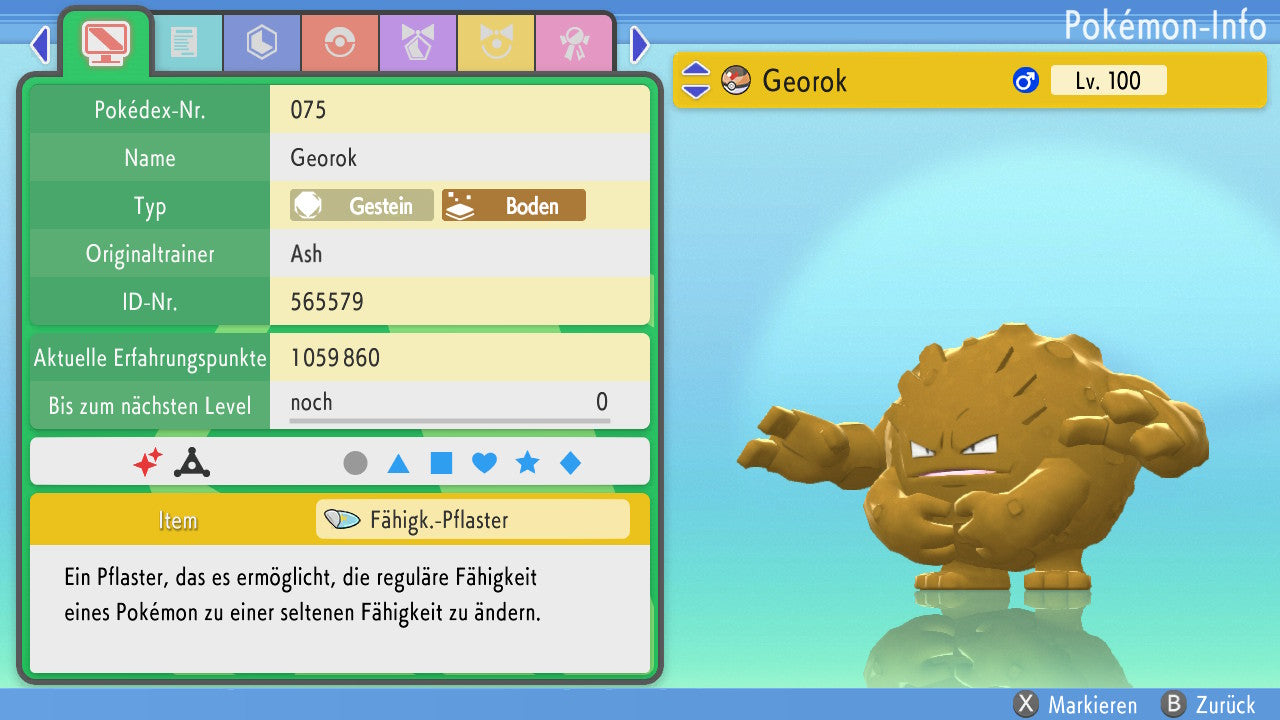
Task: Click the right arrow beside the tabs
Action: click(640, 44)
